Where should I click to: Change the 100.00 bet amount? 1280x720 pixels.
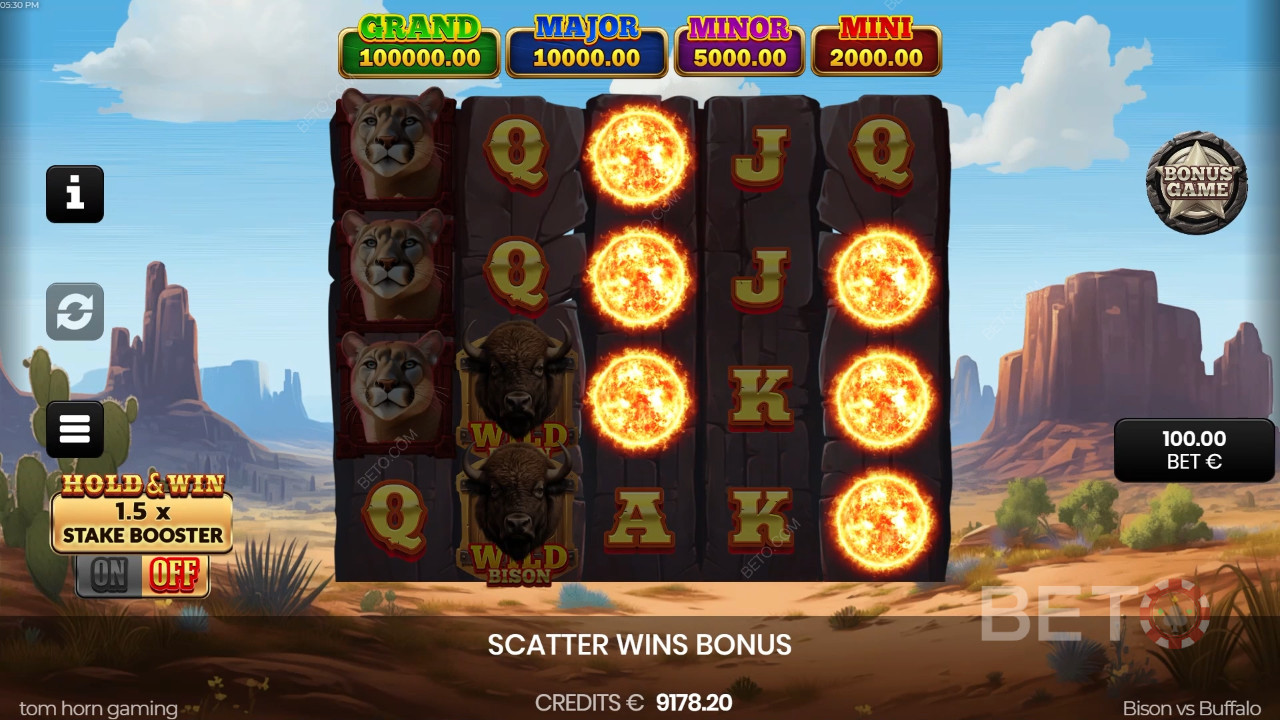(x=1194, y=450)
